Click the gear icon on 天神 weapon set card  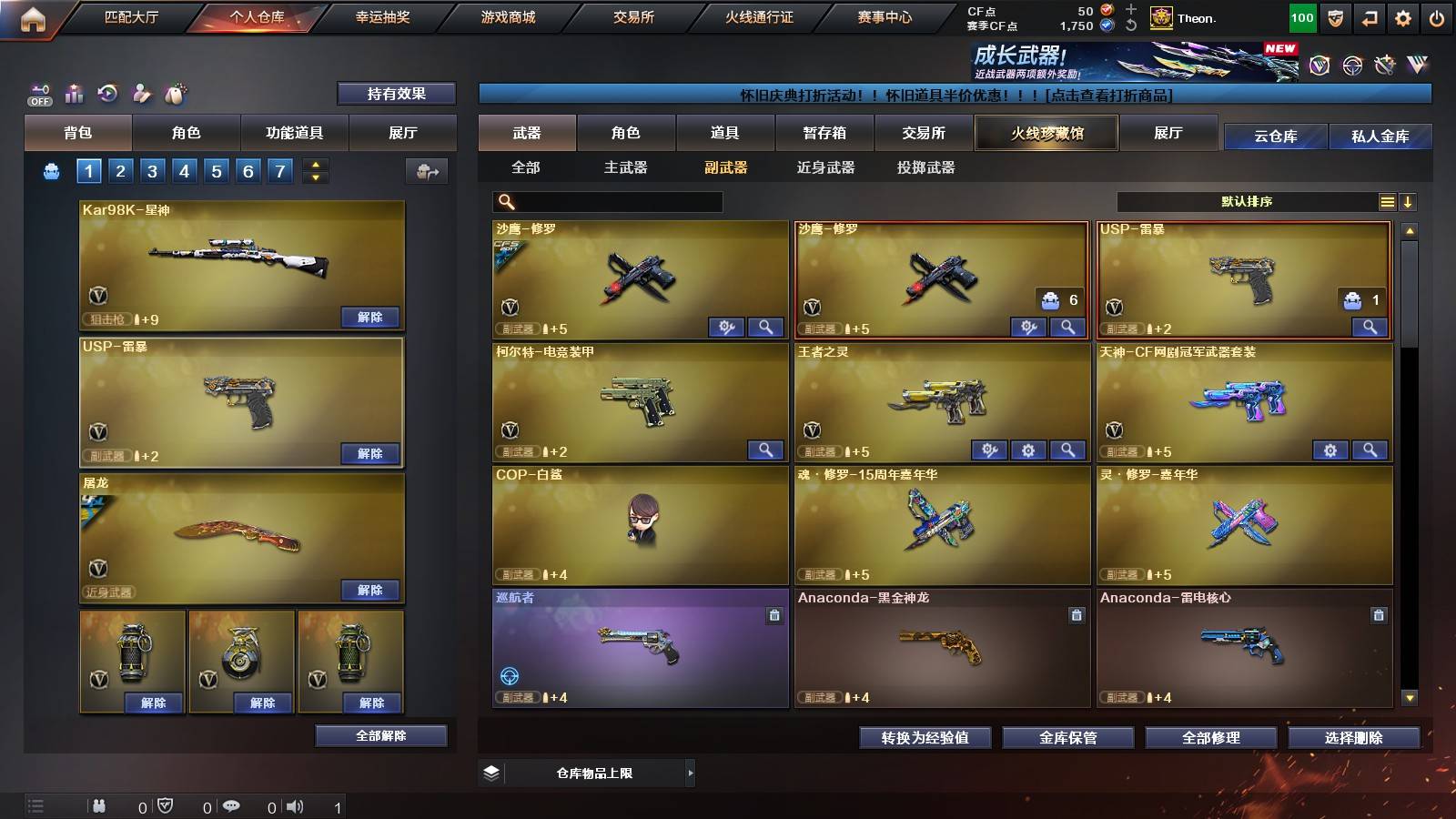1330,450
